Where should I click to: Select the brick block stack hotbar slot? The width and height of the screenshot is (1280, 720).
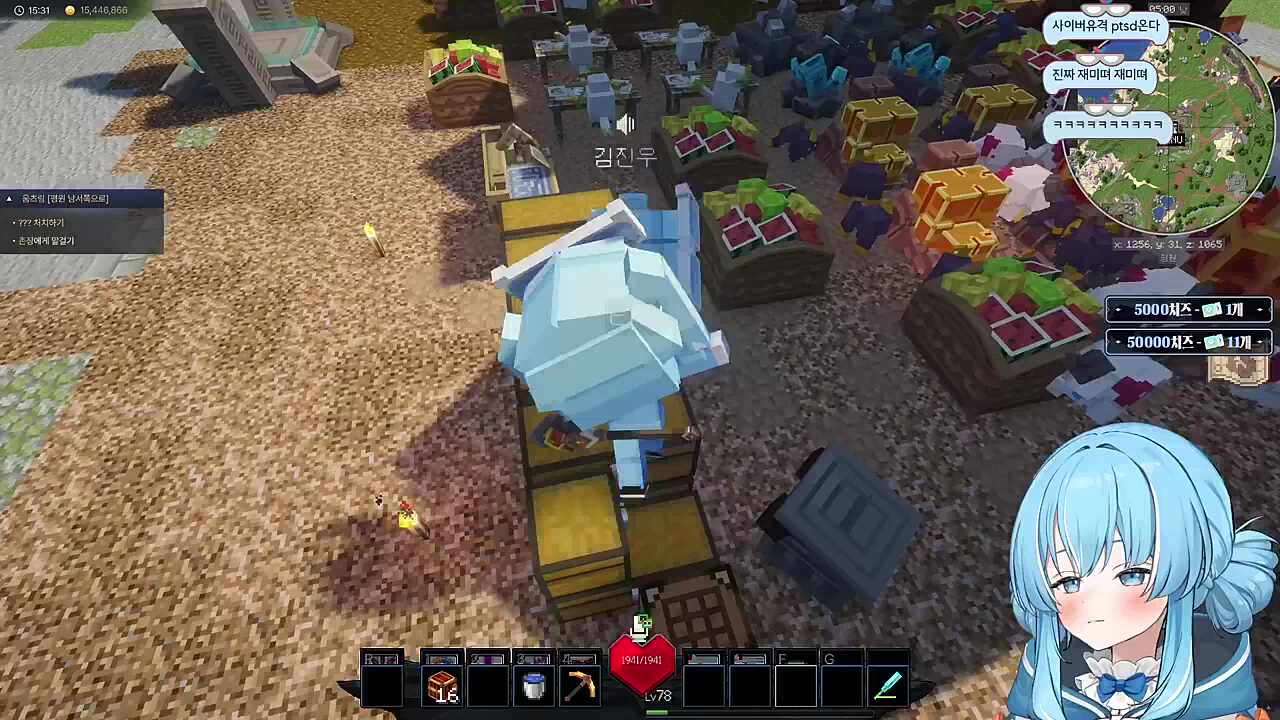(441, 687)
